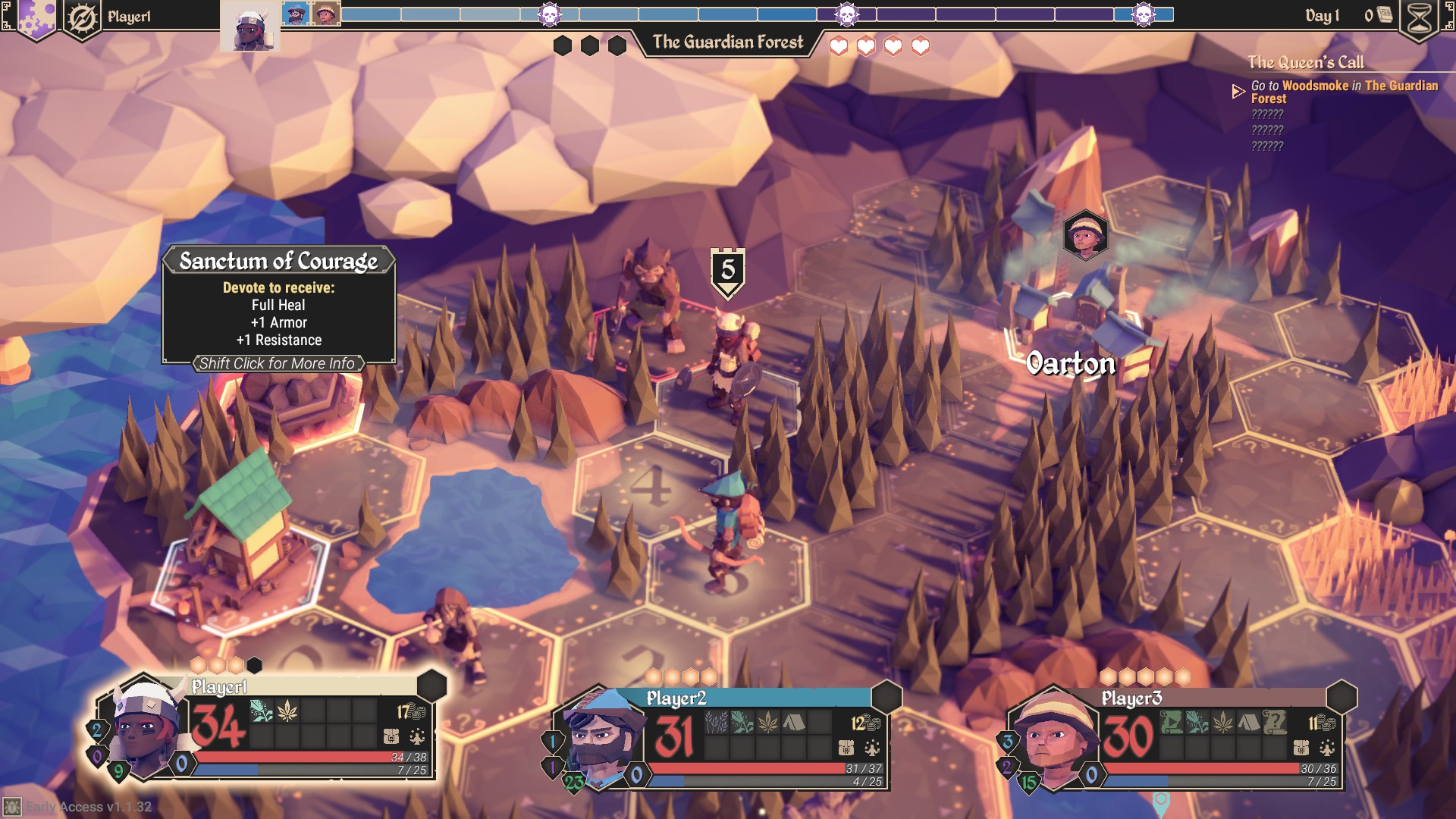The image size is (1456, 819).
Task: Click the first skull marker on timeline
Action: click(549, 14)
